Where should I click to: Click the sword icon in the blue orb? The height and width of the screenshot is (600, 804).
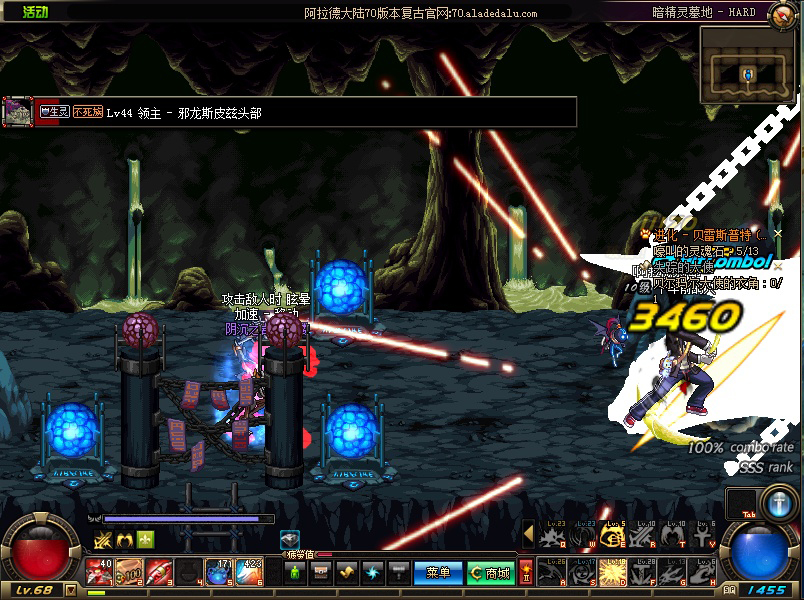[x=777, y=500]
